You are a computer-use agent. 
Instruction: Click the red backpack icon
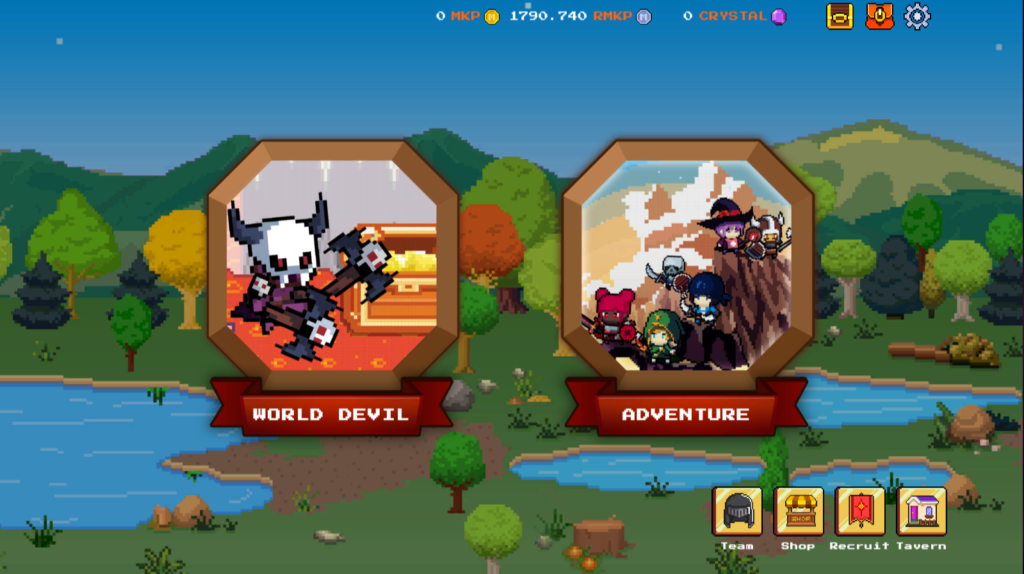(879, 16)
